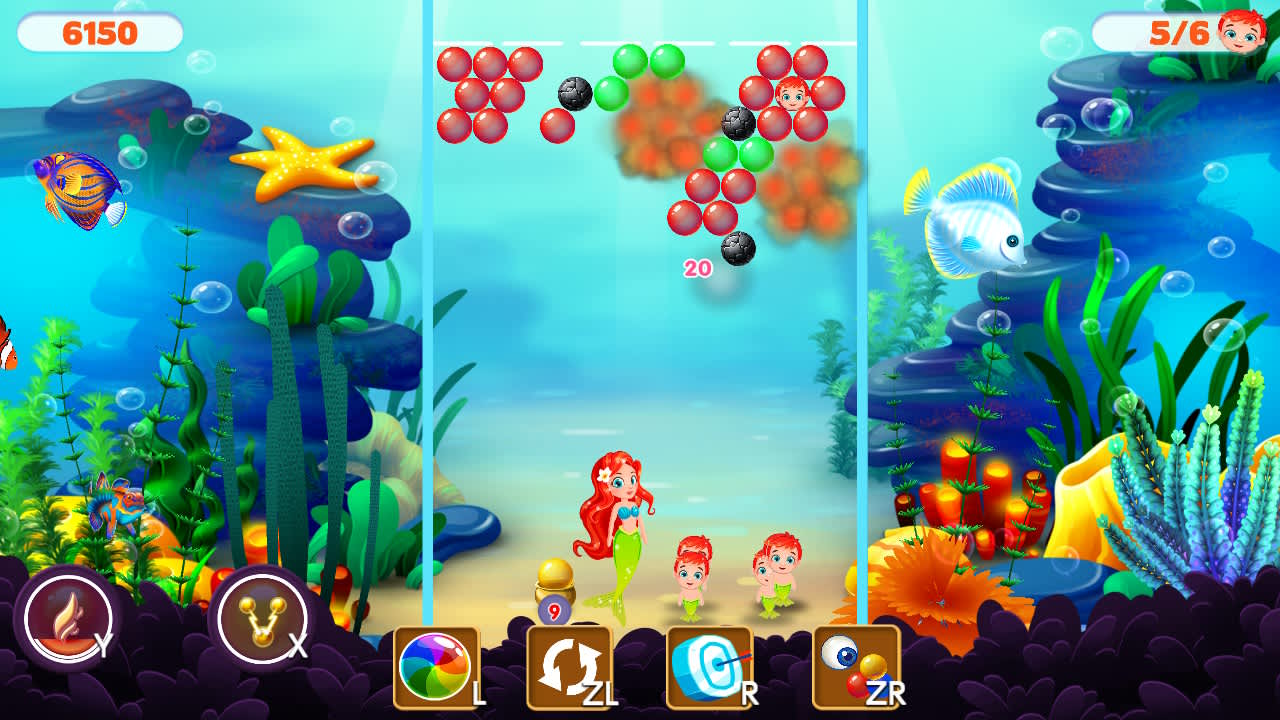
Task: Click the golden pot showing 9 remaining bubbles
Action: [x=554, y=585]
